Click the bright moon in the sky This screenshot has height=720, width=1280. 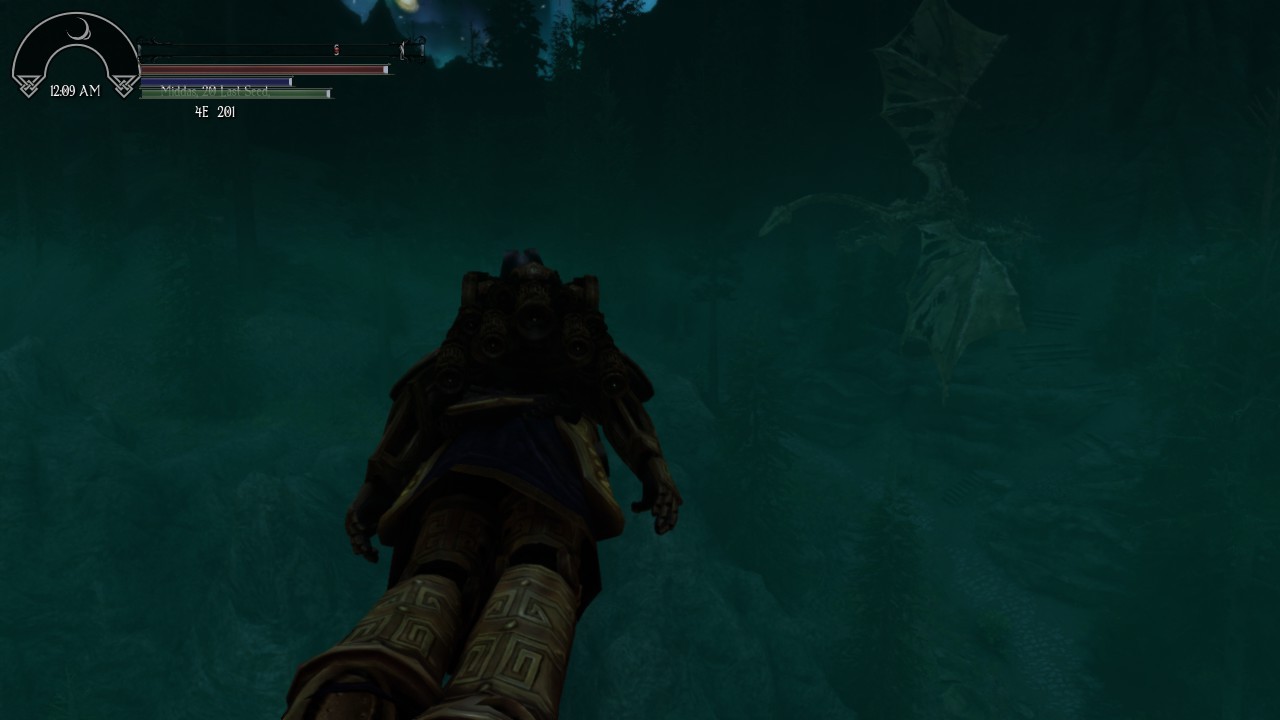[407, 6]
